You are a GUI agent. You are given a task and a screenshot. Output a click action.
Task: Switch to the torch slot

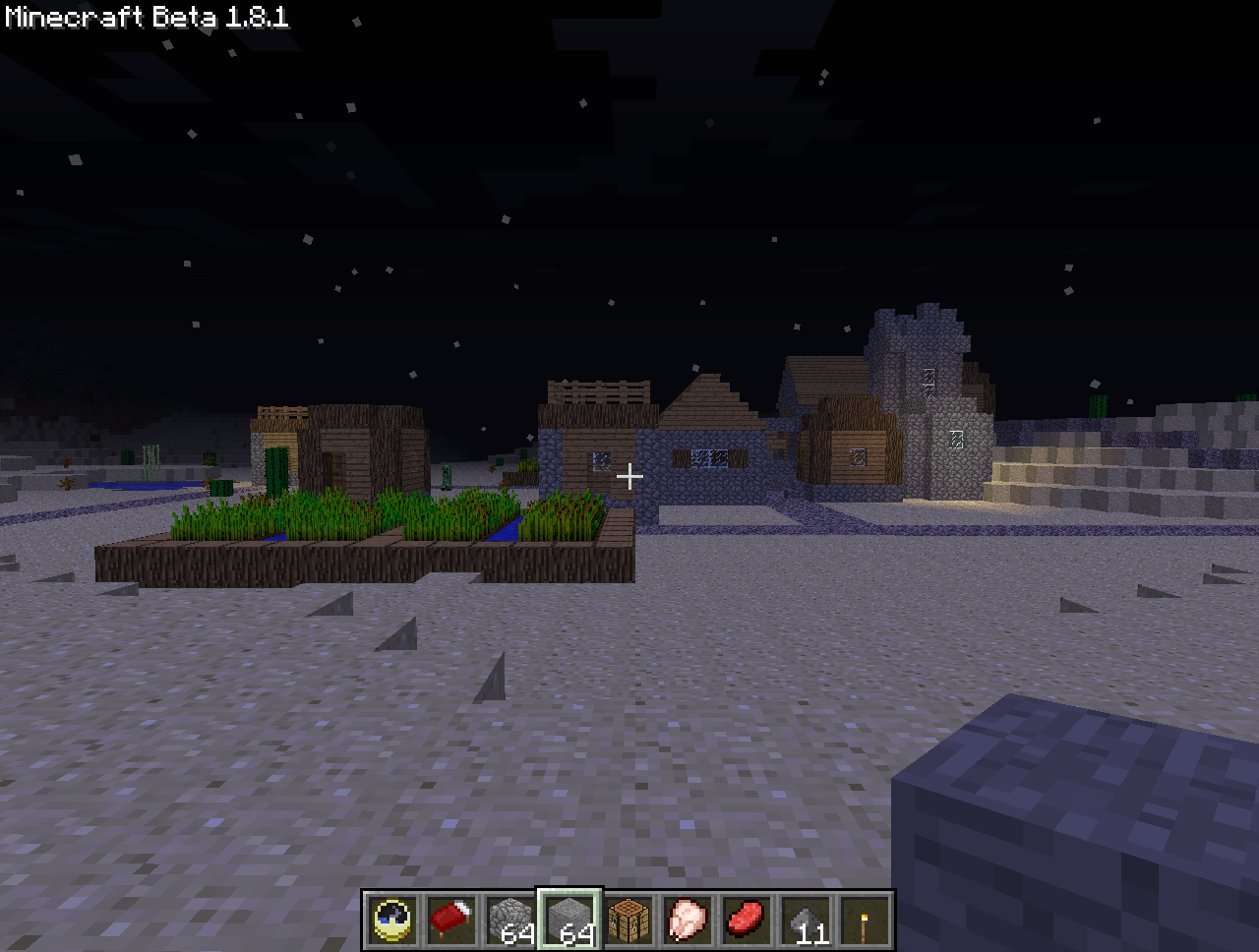[866, 922]
